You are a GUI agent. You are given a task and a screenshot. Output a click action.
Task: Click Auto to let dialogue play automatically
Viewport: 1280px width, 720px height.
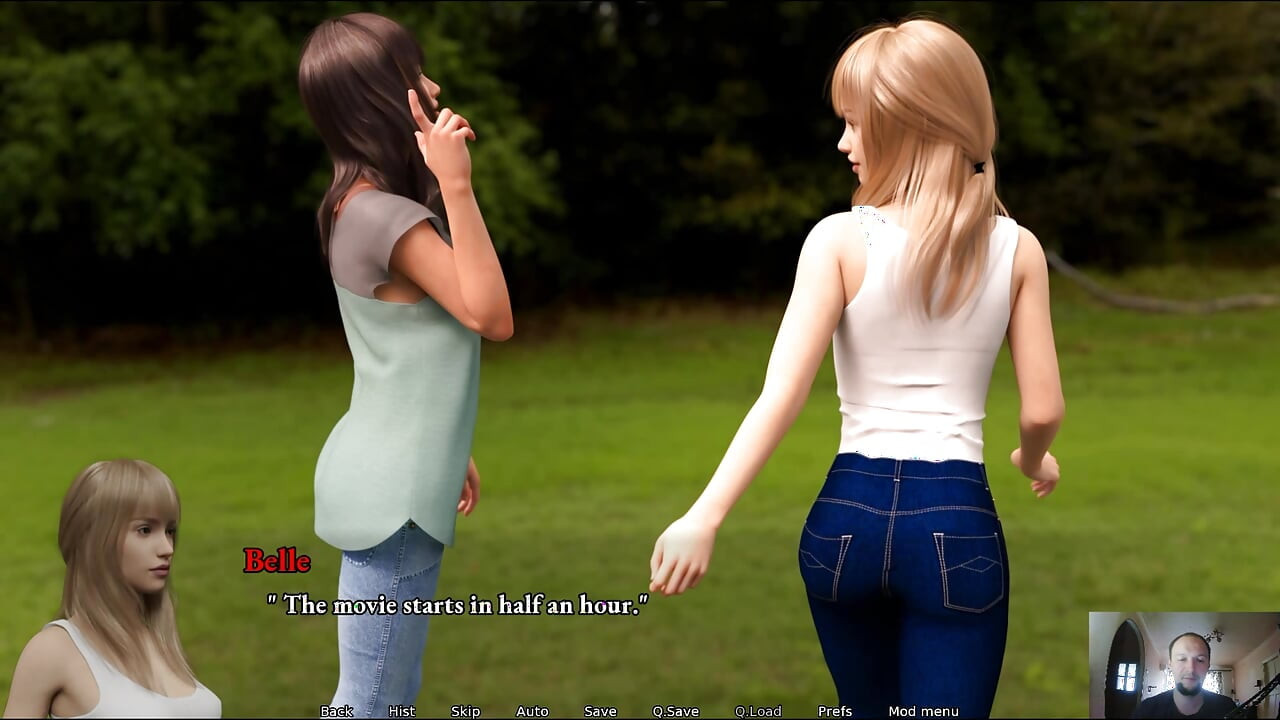pyautogui.click(x=531, y=711)
